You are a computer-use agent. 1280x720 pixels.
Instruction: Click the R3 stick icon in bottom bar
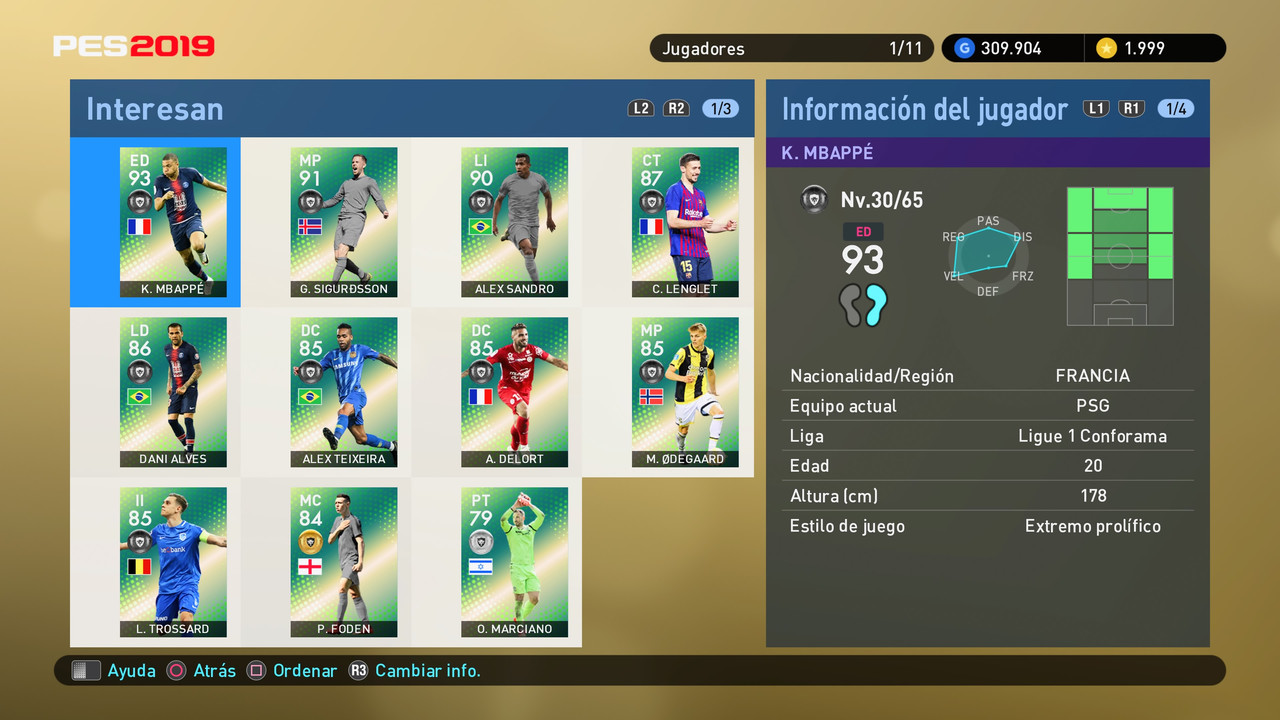[358, 671]
